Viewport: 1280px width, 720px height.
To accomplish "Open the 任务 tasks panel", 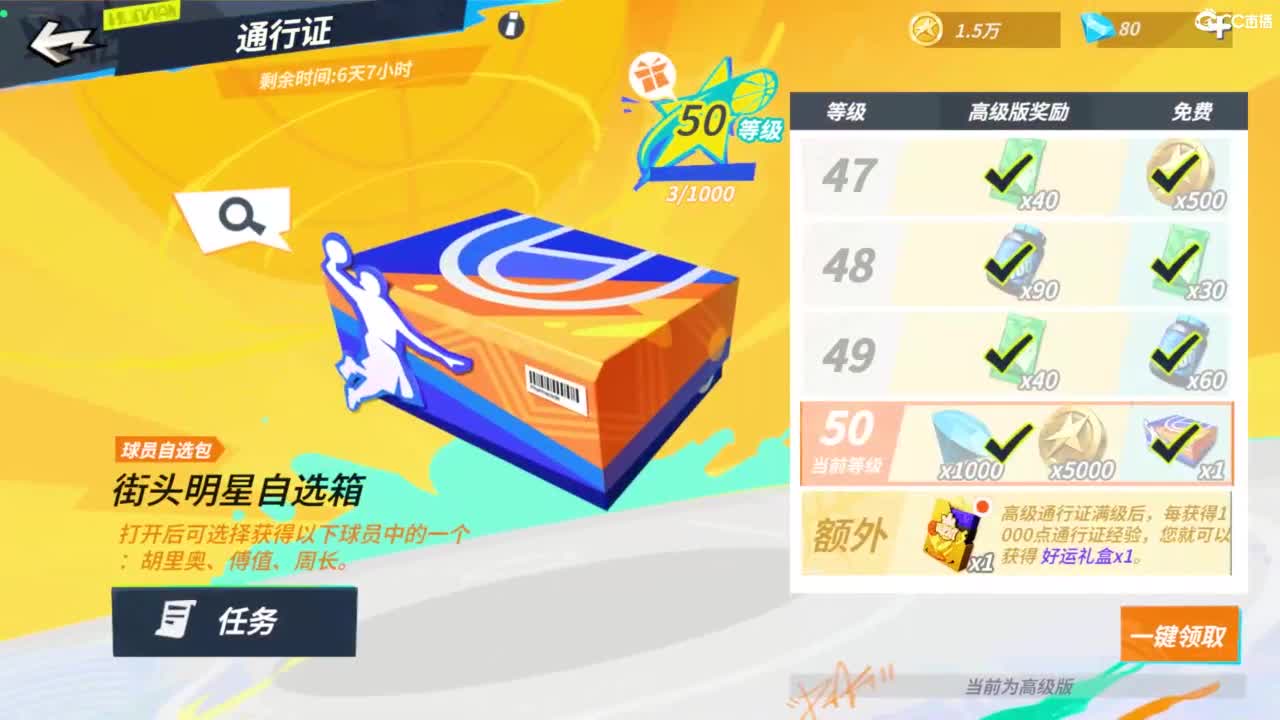I will pyautogui.click(x=234, y=622).
